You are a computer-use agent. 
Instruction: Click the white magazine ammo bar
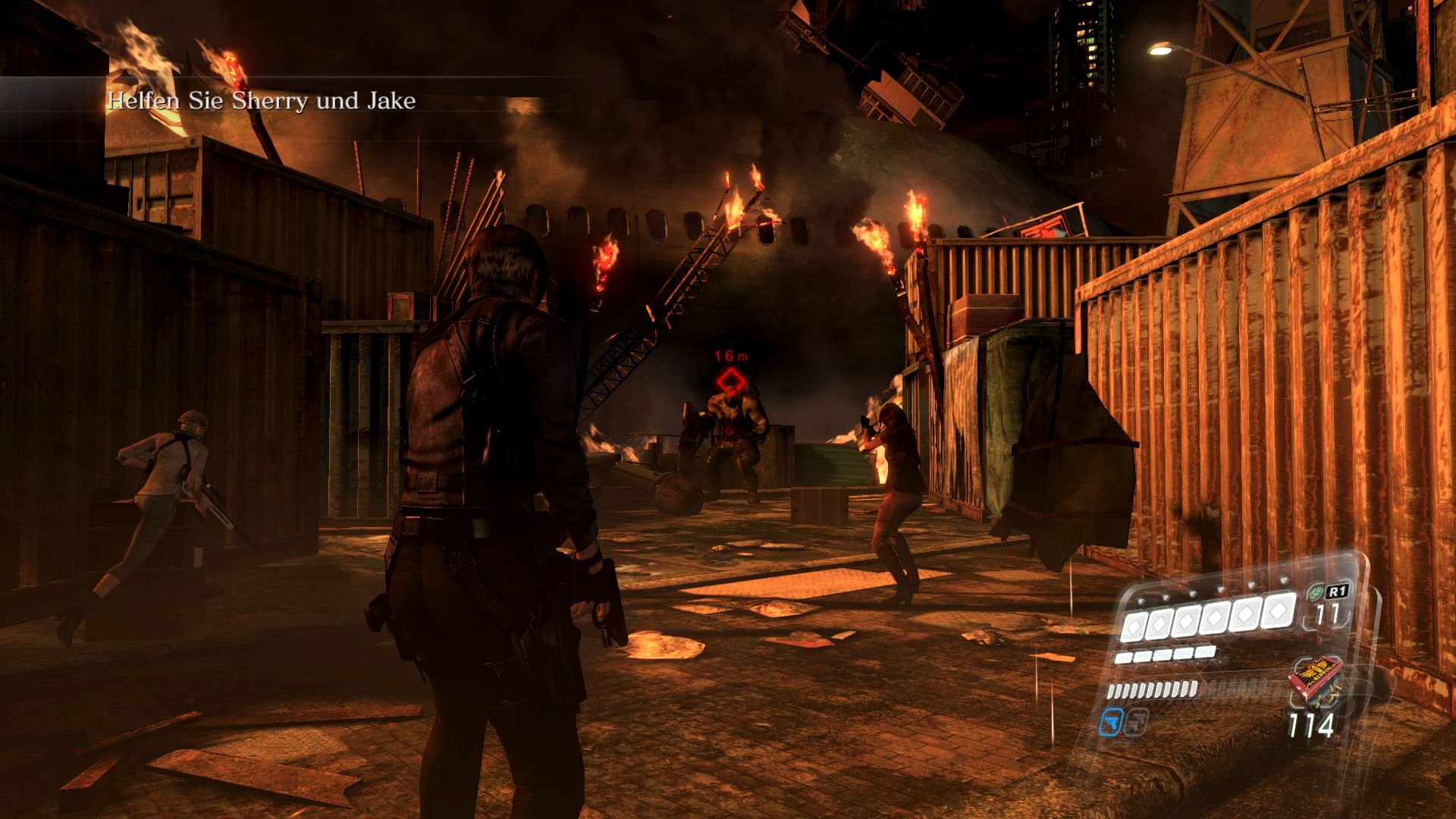pos(1152,689)
